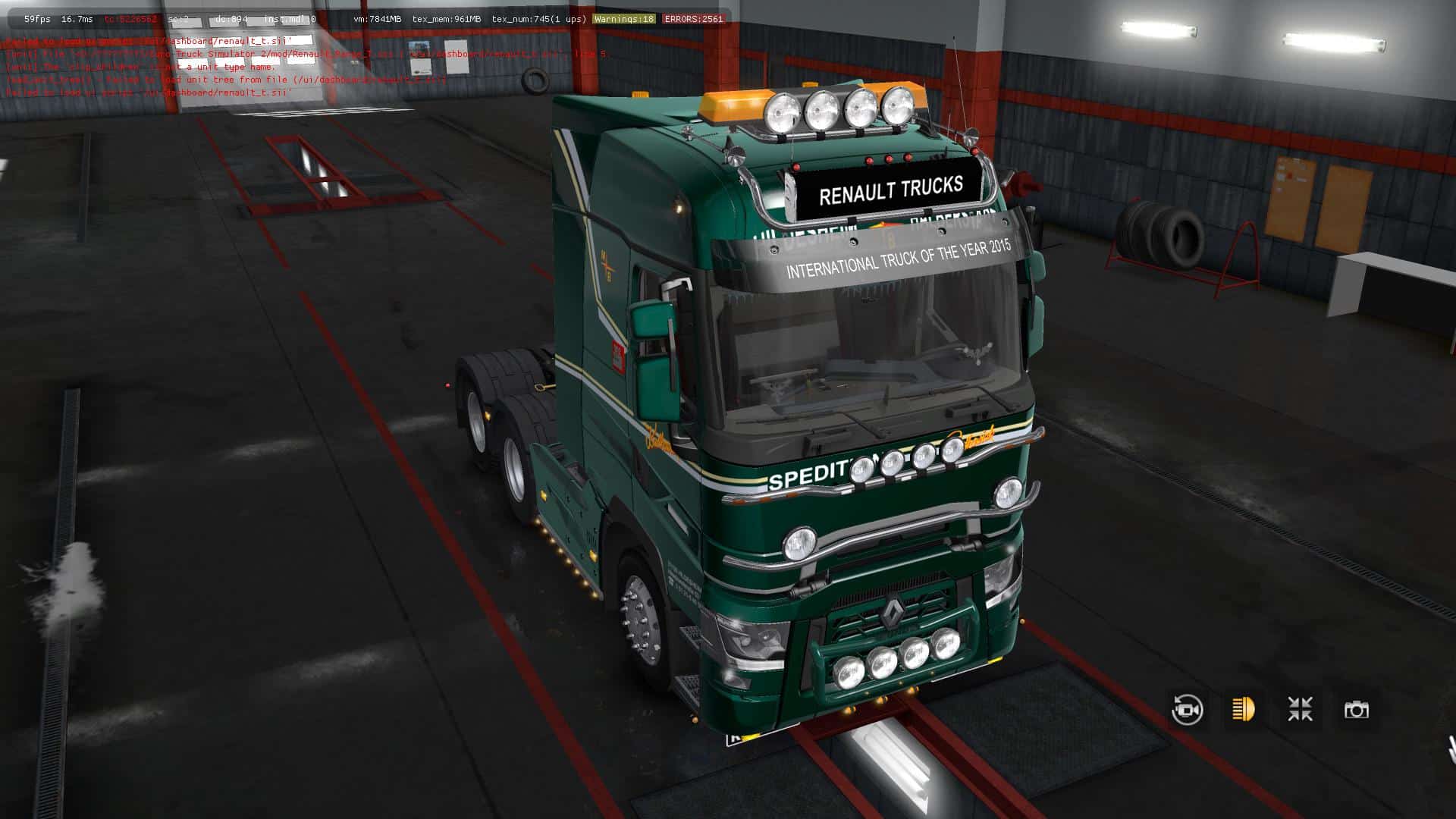Click the inward-arrows collapse icon

(1300, 710)
